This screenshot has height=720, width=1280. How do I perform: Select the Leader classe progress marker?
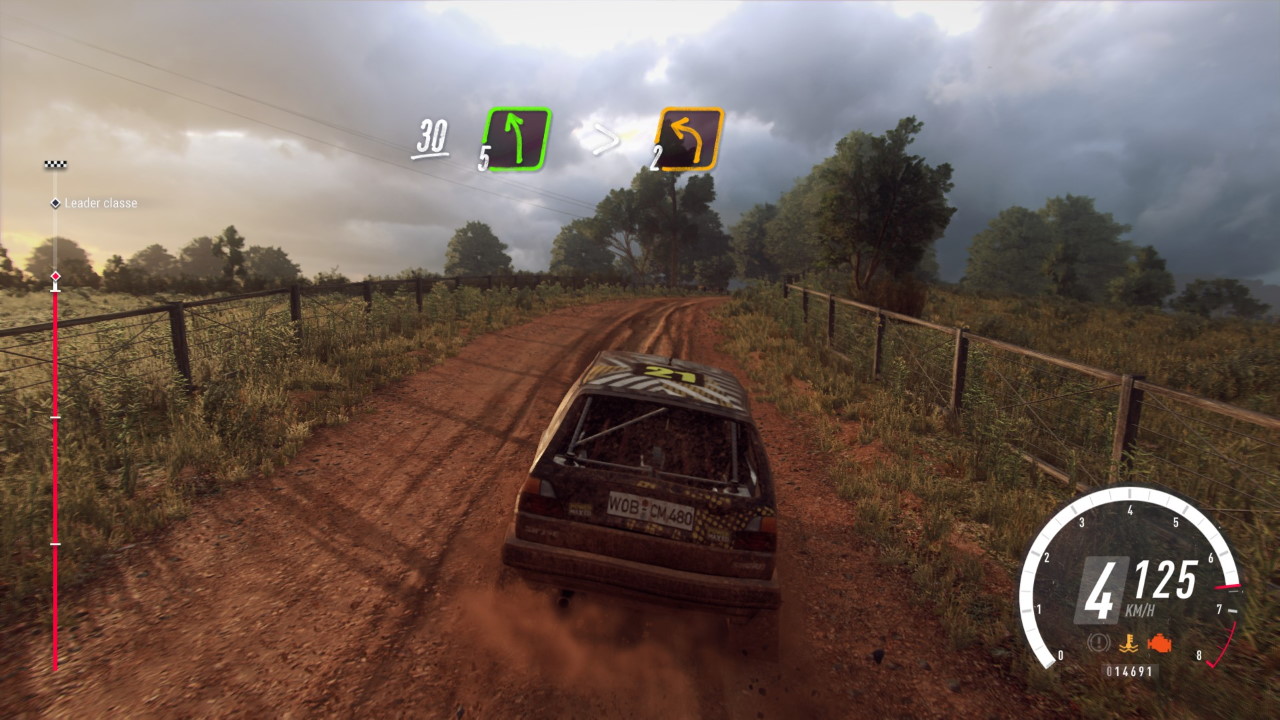coord(56,203)
